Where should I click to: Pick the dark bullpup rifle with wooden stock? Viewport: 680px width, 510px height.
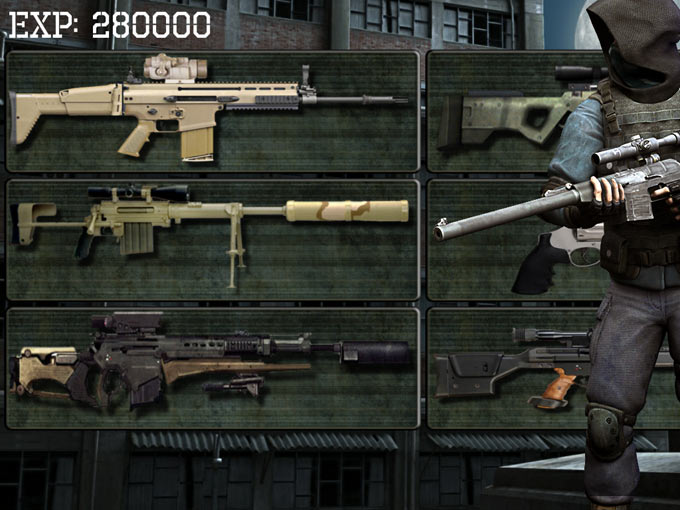click(x=212, y=367)
